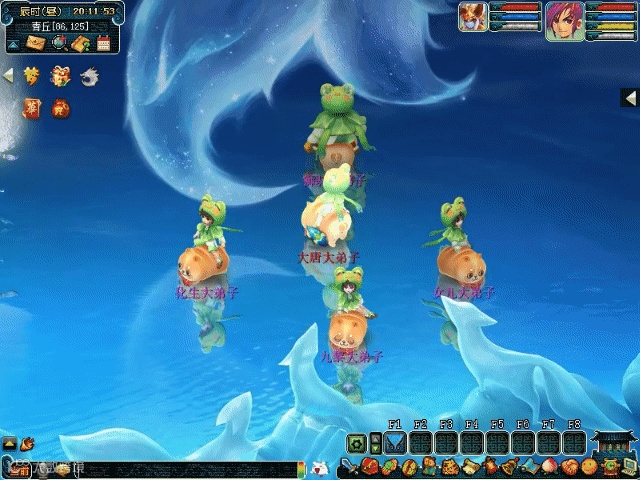Open the red scroll icon

click(32, 107)
